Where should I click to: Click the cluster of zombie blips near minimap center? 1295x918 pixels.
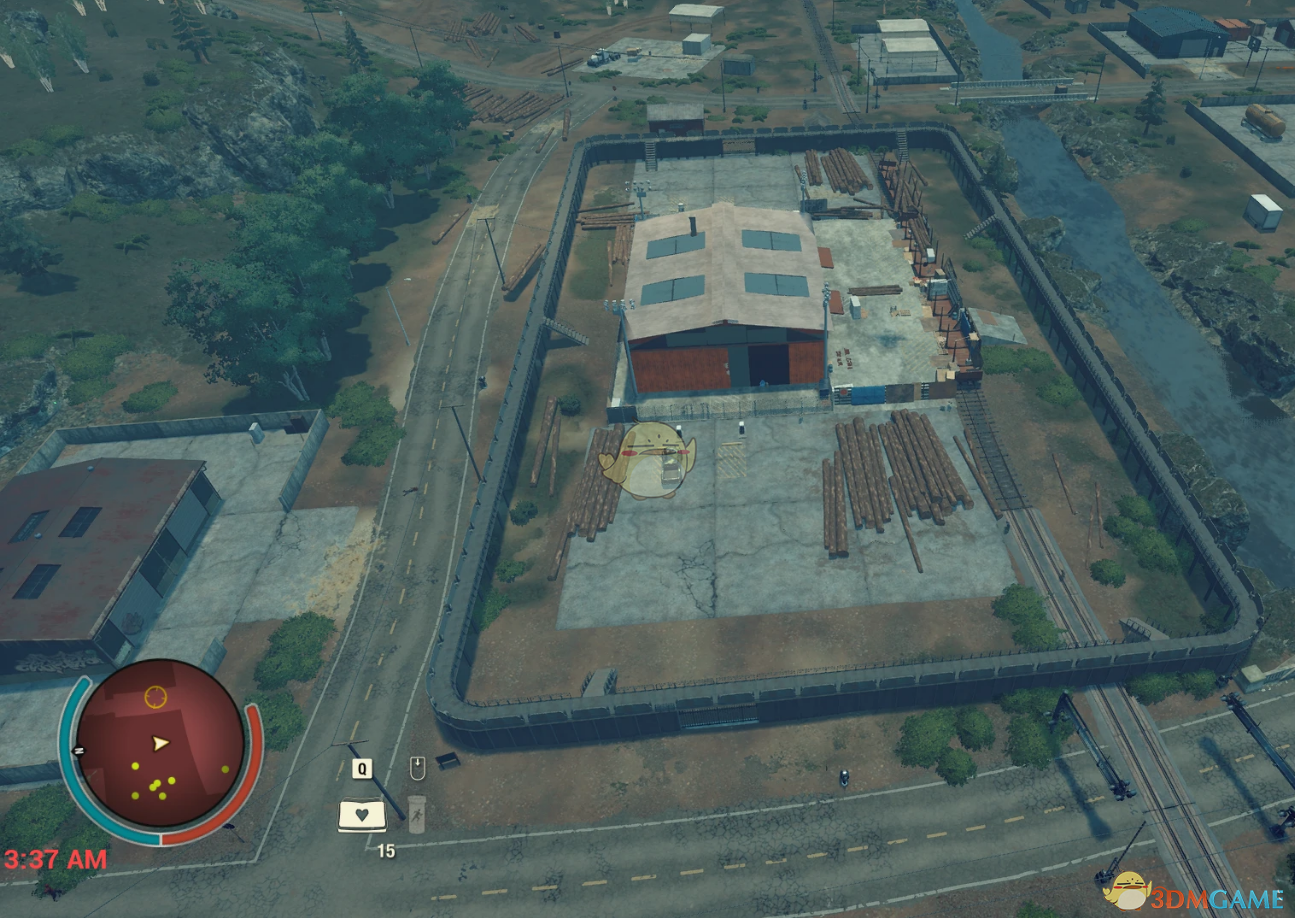coord(156,785)
